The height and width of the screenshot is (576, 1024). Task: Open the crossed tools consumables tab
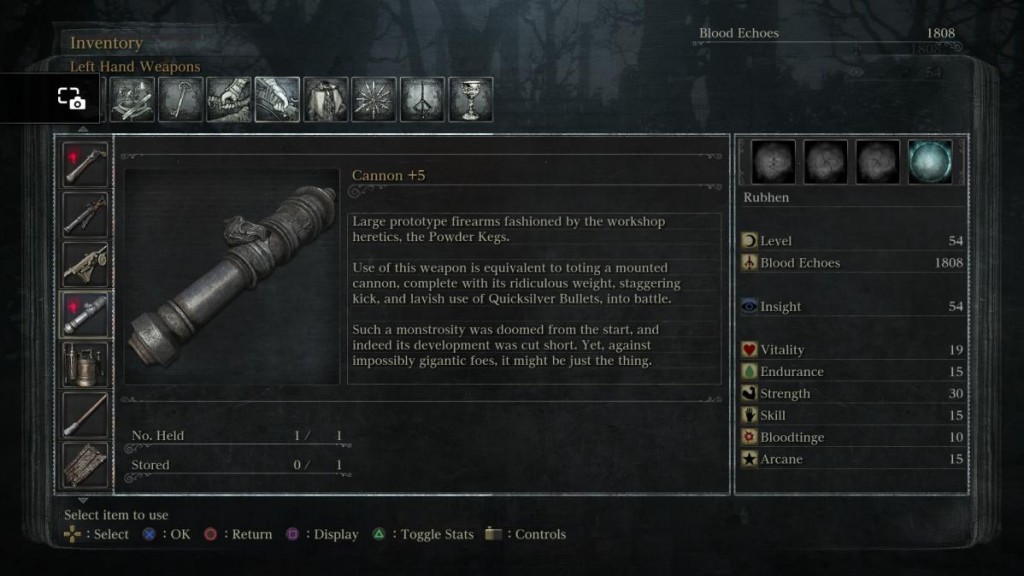click(132, 100)
